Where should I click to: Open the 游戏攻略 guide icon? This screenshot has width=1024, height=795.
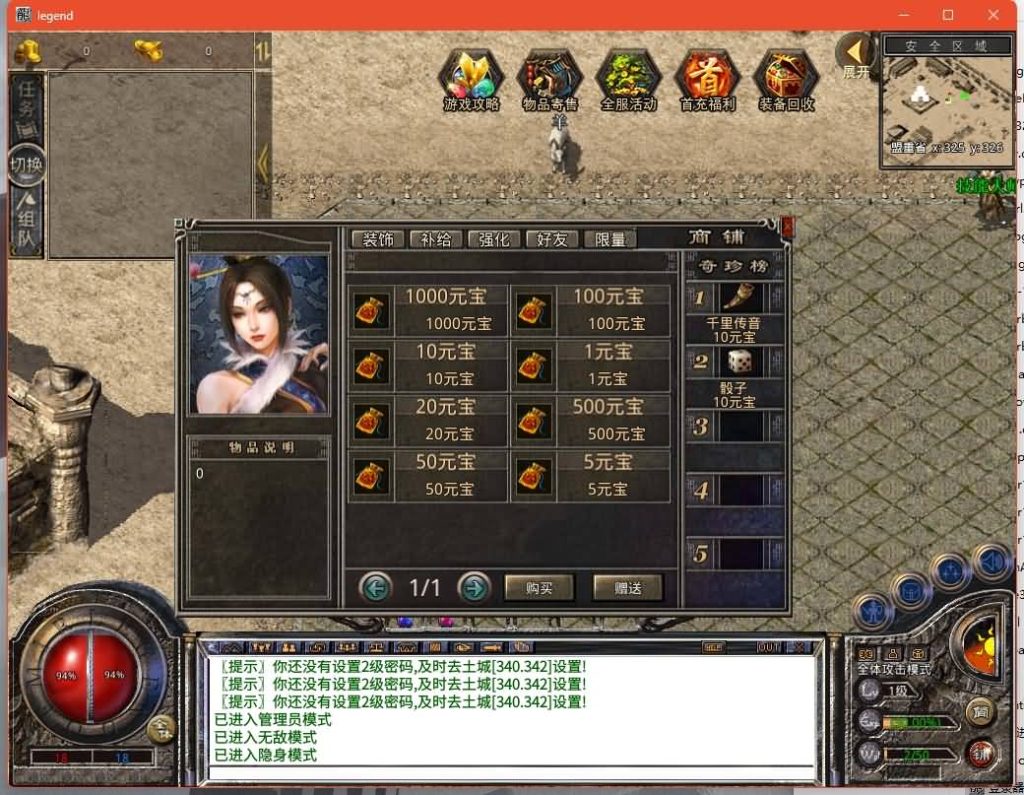tap(470, 78)
